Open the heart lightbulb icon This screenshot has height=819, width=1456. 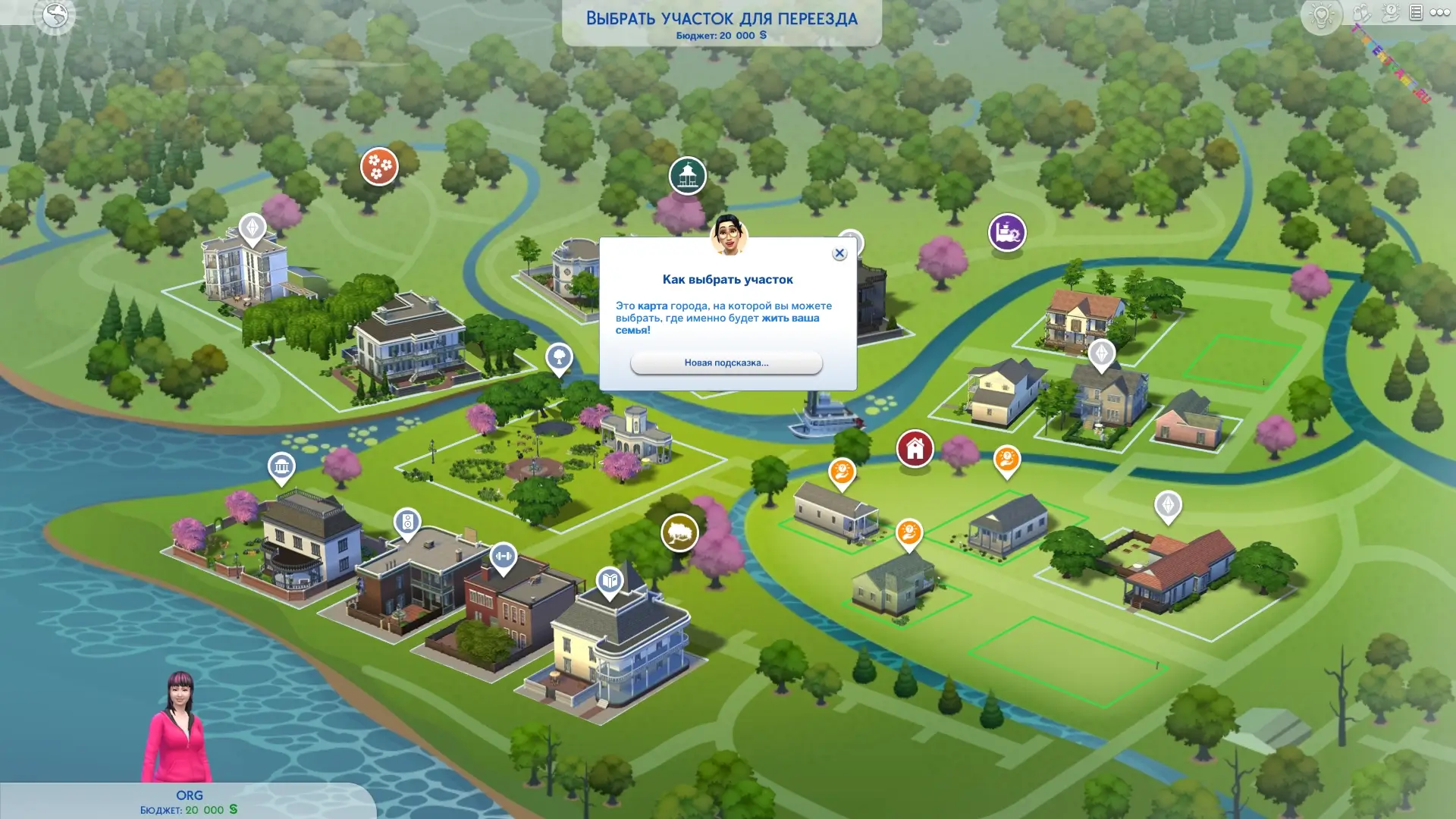(1321, 14)
